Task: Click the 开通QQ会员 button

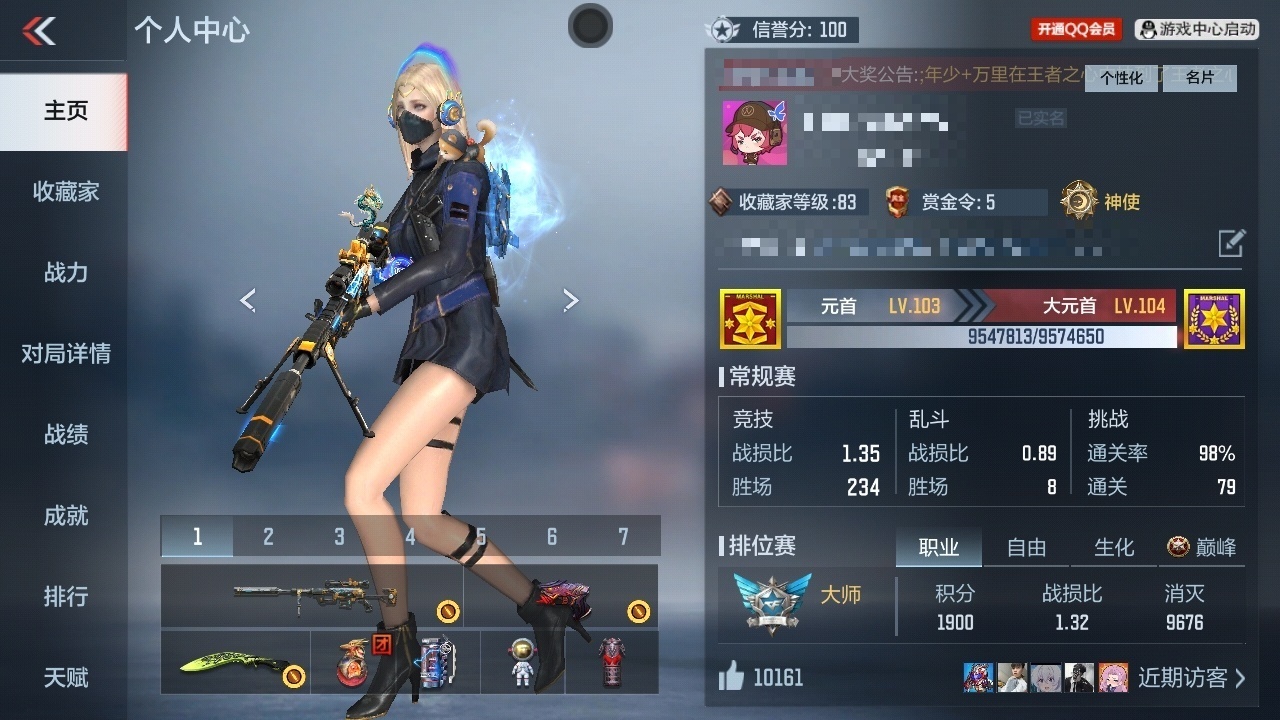Action: tap(1076, 30)
